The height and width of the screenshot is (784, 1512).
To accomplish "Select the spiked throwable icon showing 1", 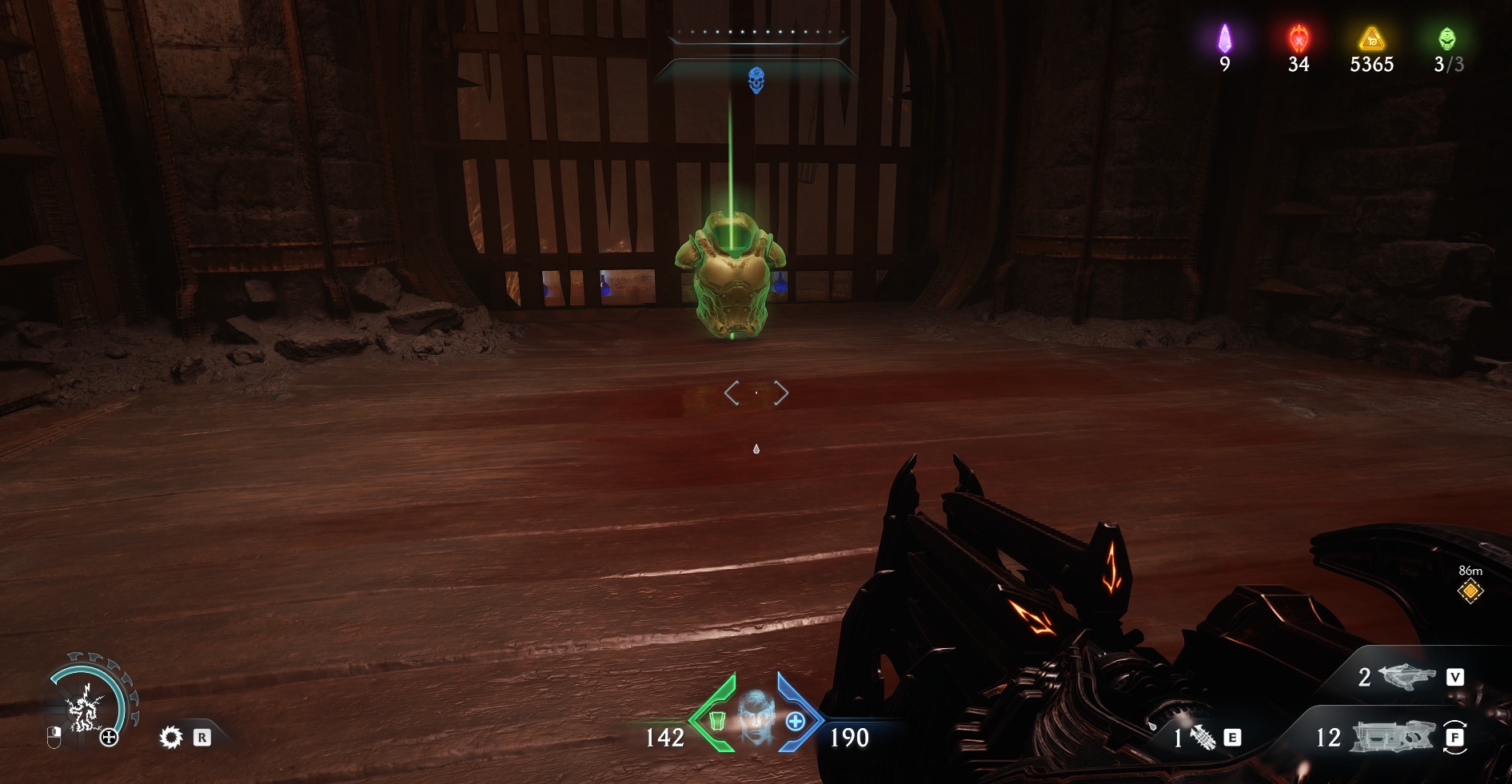I will 1203,737.
